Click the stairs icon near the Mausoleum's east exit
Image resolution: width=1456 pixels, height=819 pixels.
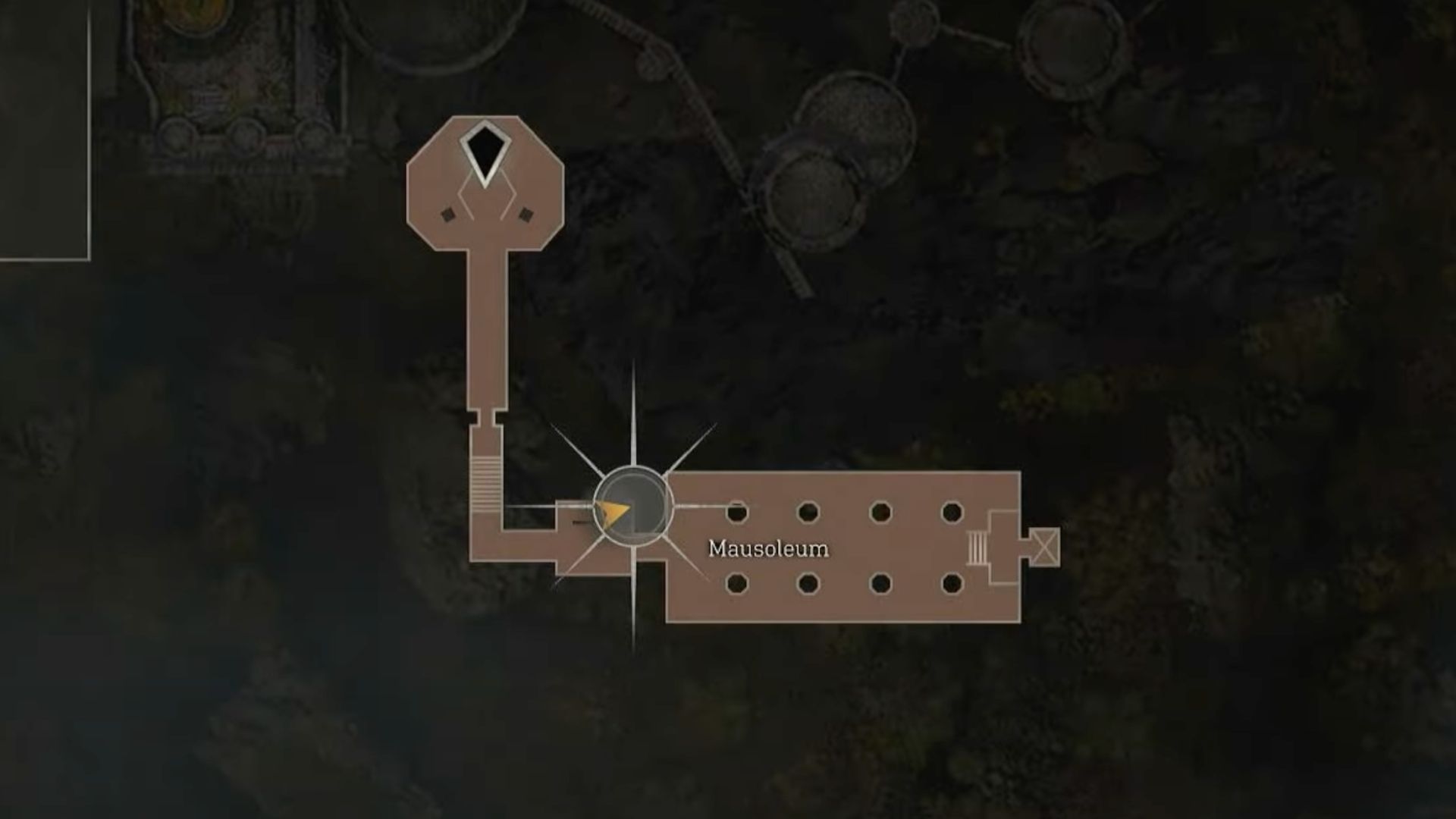click(x=978, y=548)
